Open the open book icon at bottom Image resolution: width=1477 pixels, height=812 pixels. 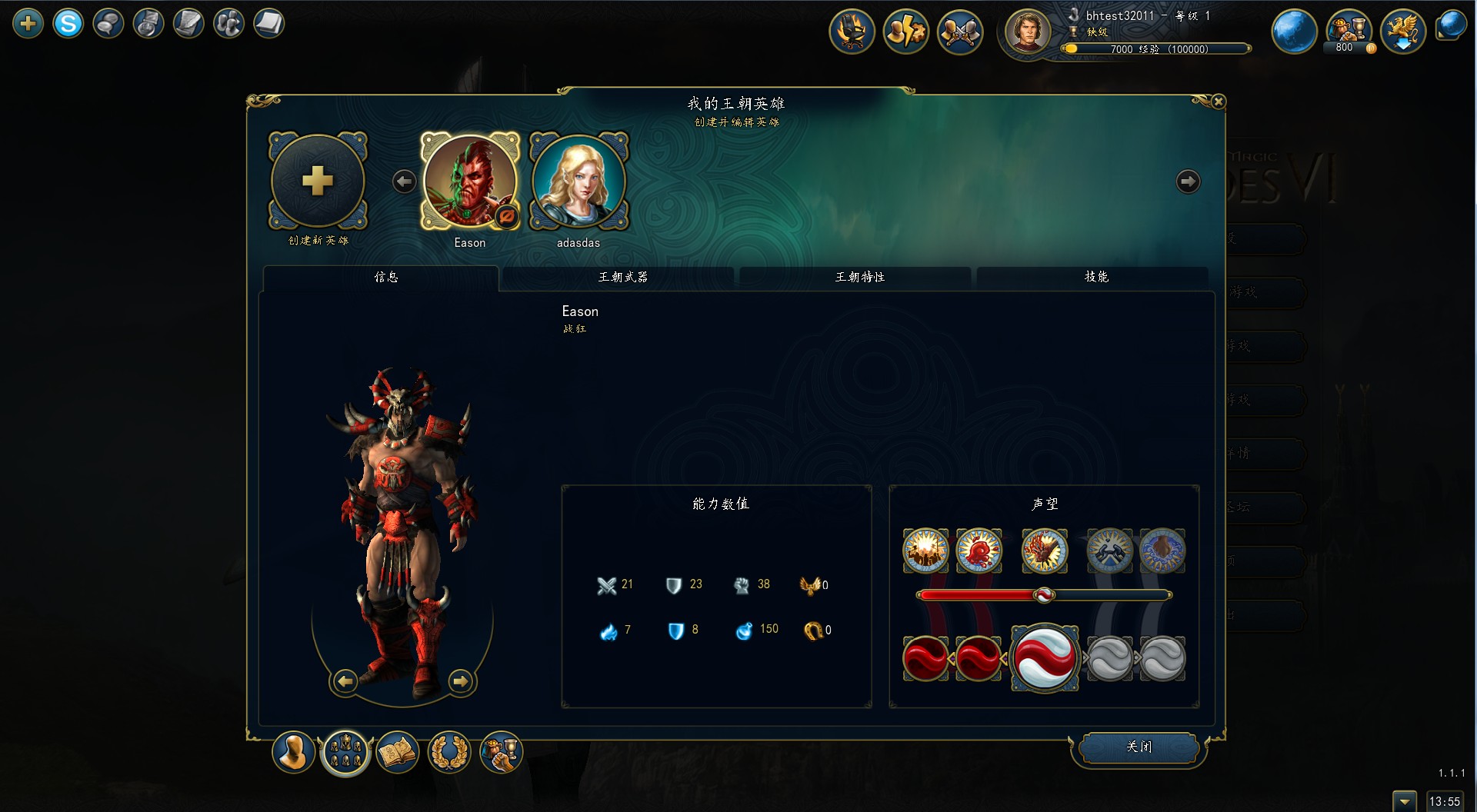pyautogui.click(x=398, y=752)
